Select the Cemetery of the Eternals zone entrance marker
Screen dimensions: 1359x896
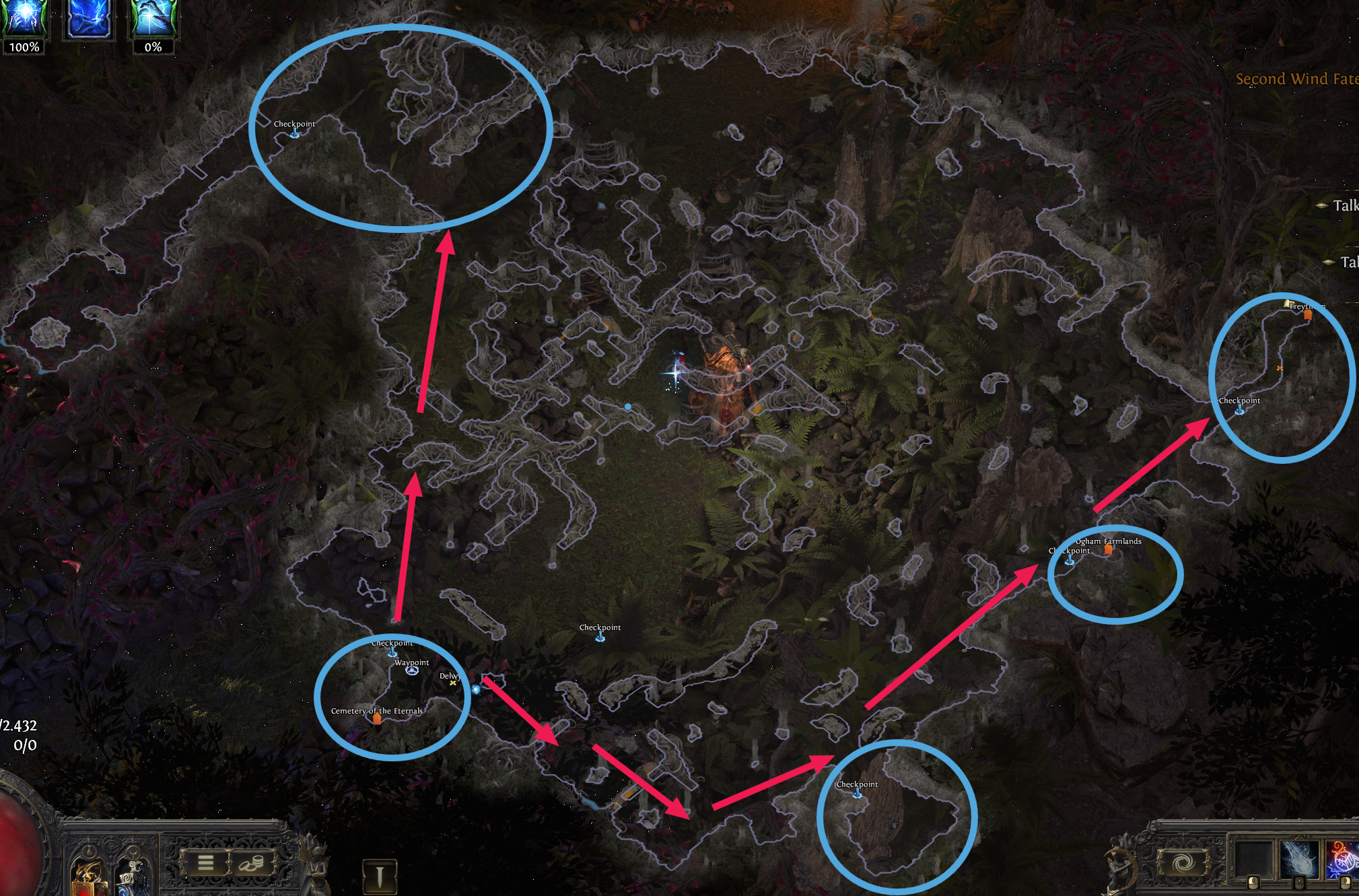coord(377,719)
